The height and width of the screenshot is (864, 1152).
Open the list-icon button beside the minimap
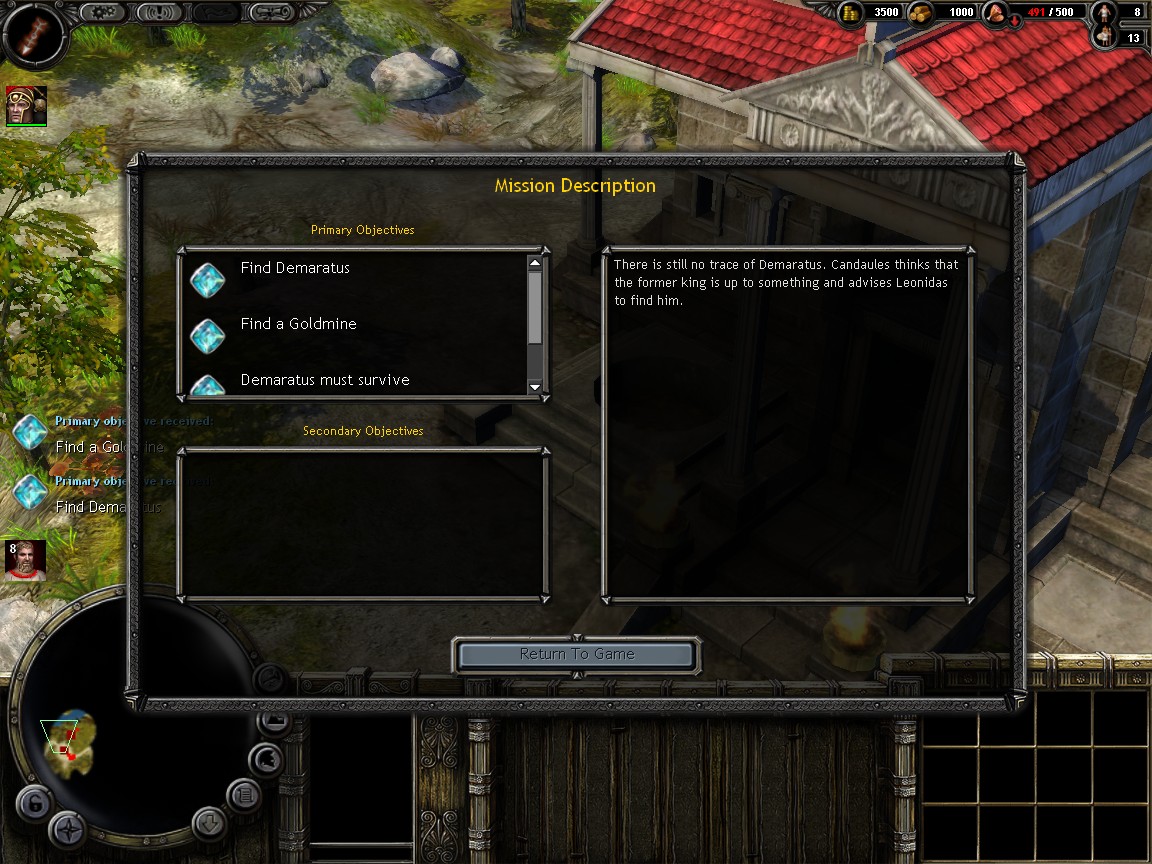(244, 795)
